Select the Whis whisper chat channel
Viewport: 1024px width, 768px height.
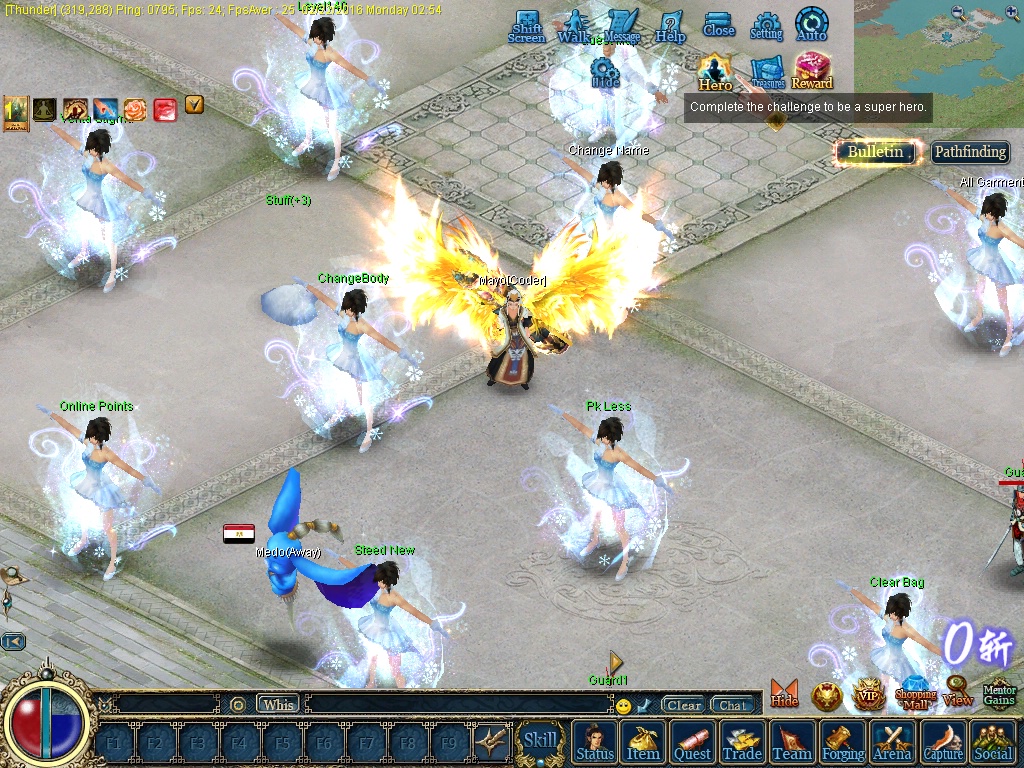point(278,704)
